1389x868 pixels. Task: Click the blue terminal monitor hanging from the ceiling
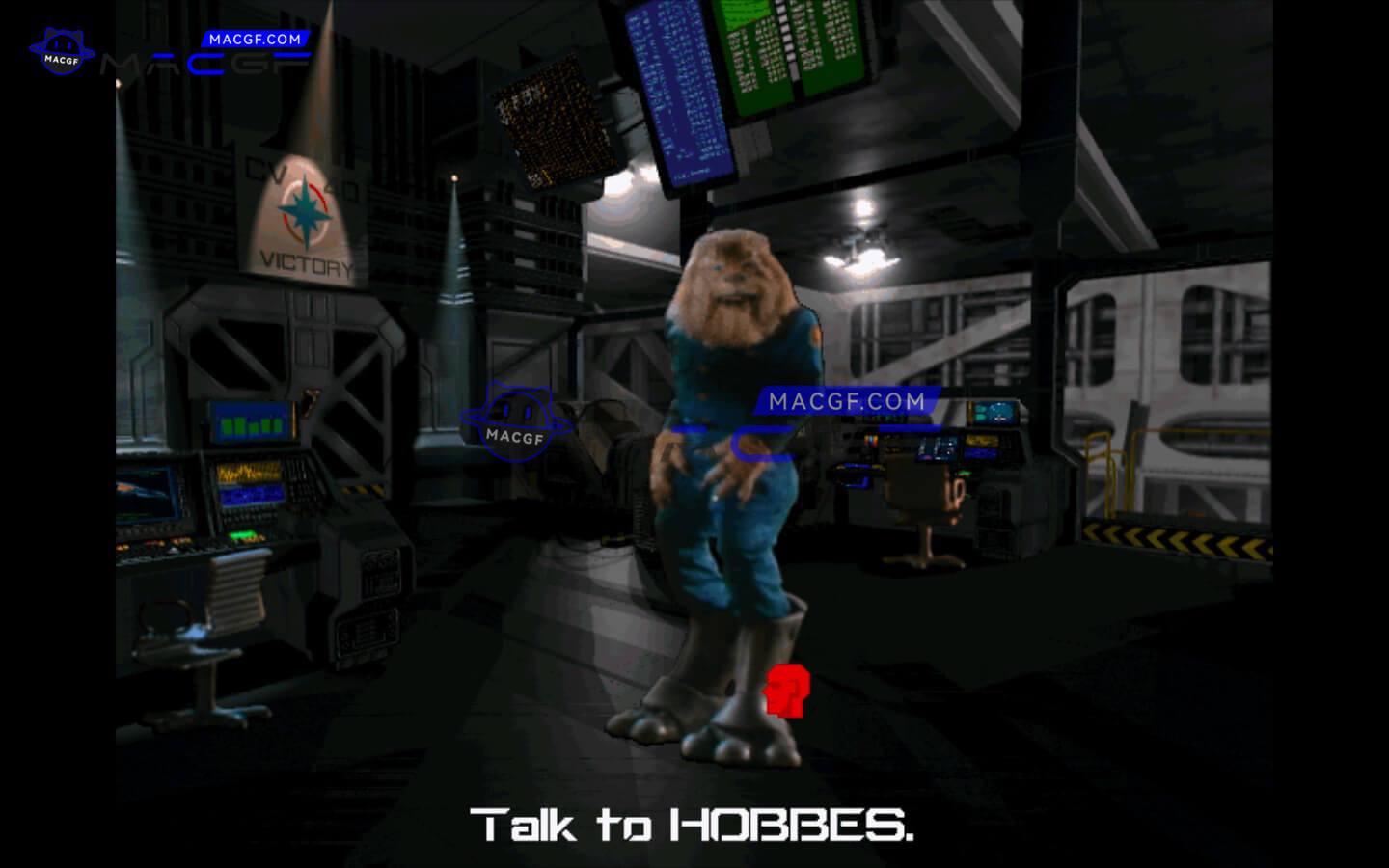click(x=678, y=96)
